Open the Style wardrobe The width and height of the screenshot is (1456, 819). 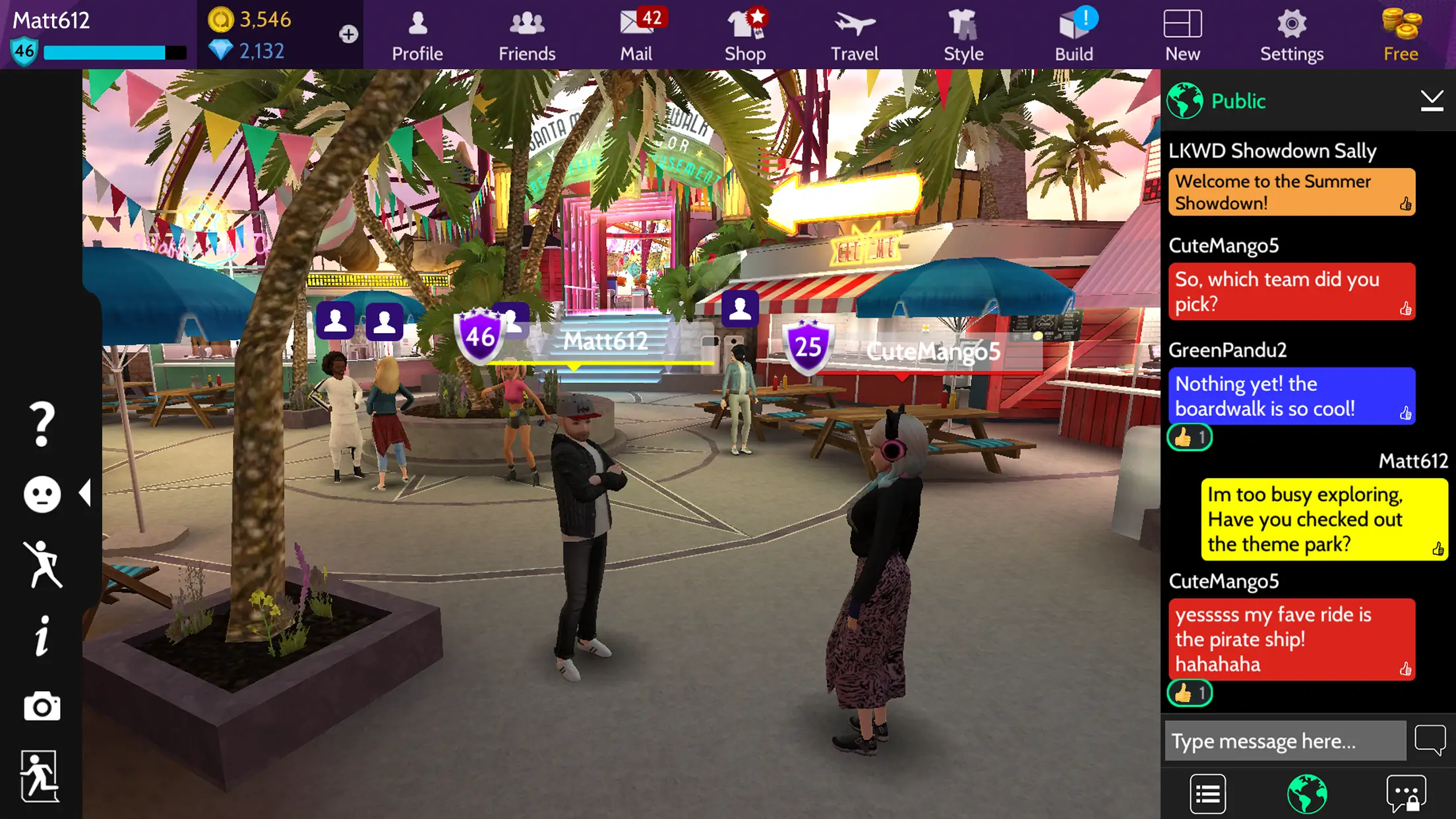pos(963,33)
